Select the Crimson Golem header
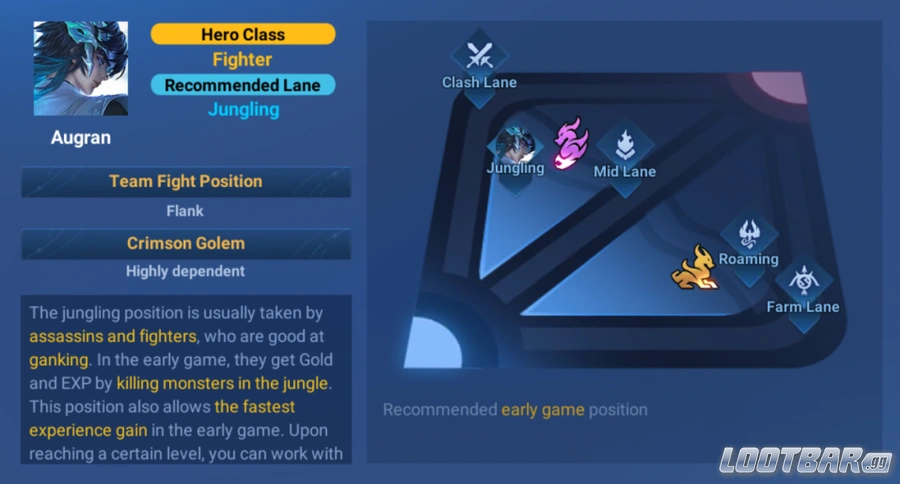 tap(186, 244)
